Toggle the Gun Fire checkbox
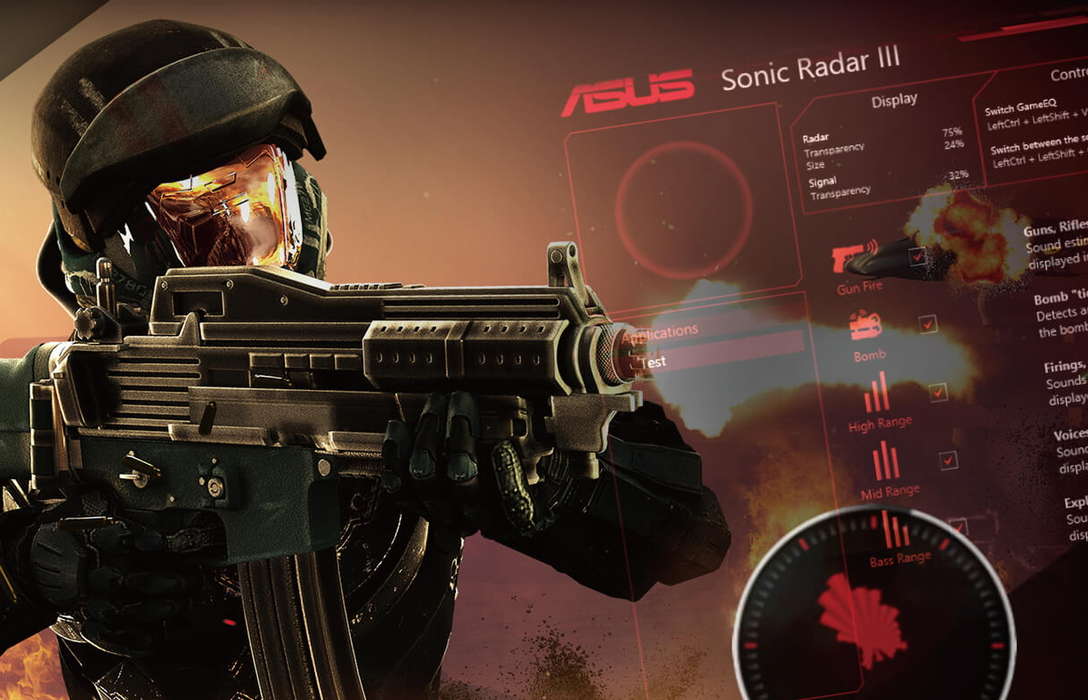This screenshot has width=1088, height=700. [x=917, y=257]
